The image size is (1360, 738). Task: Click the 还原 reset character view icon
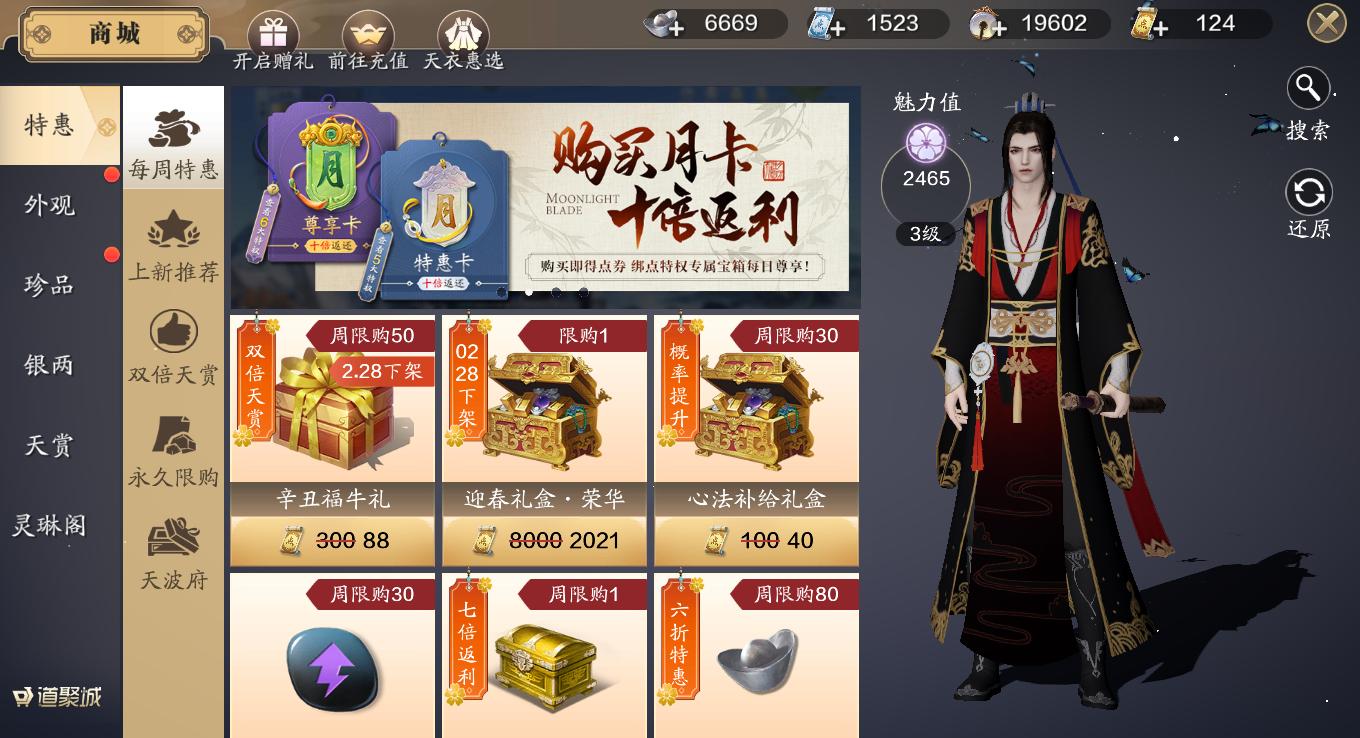point(1309,192)
